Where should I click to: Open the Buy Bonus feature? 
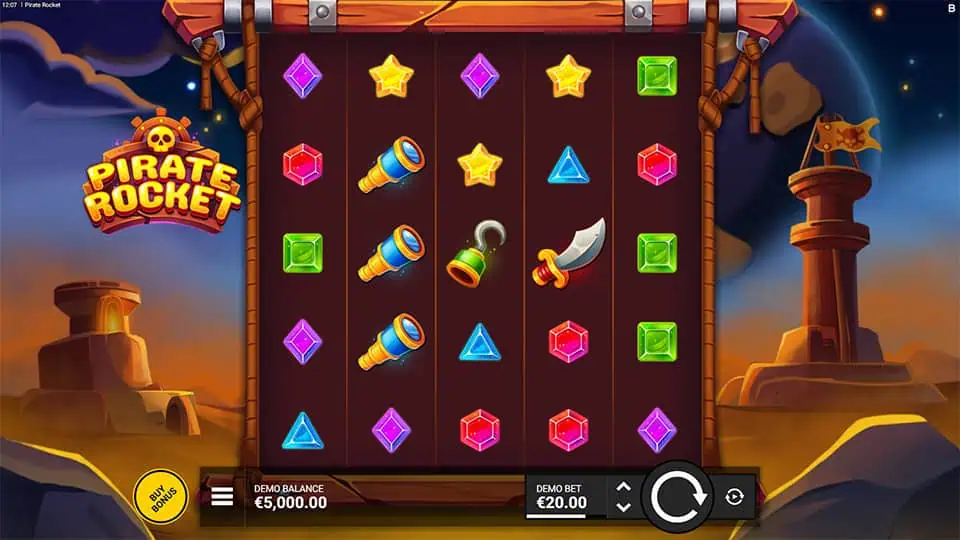(160, 495)
